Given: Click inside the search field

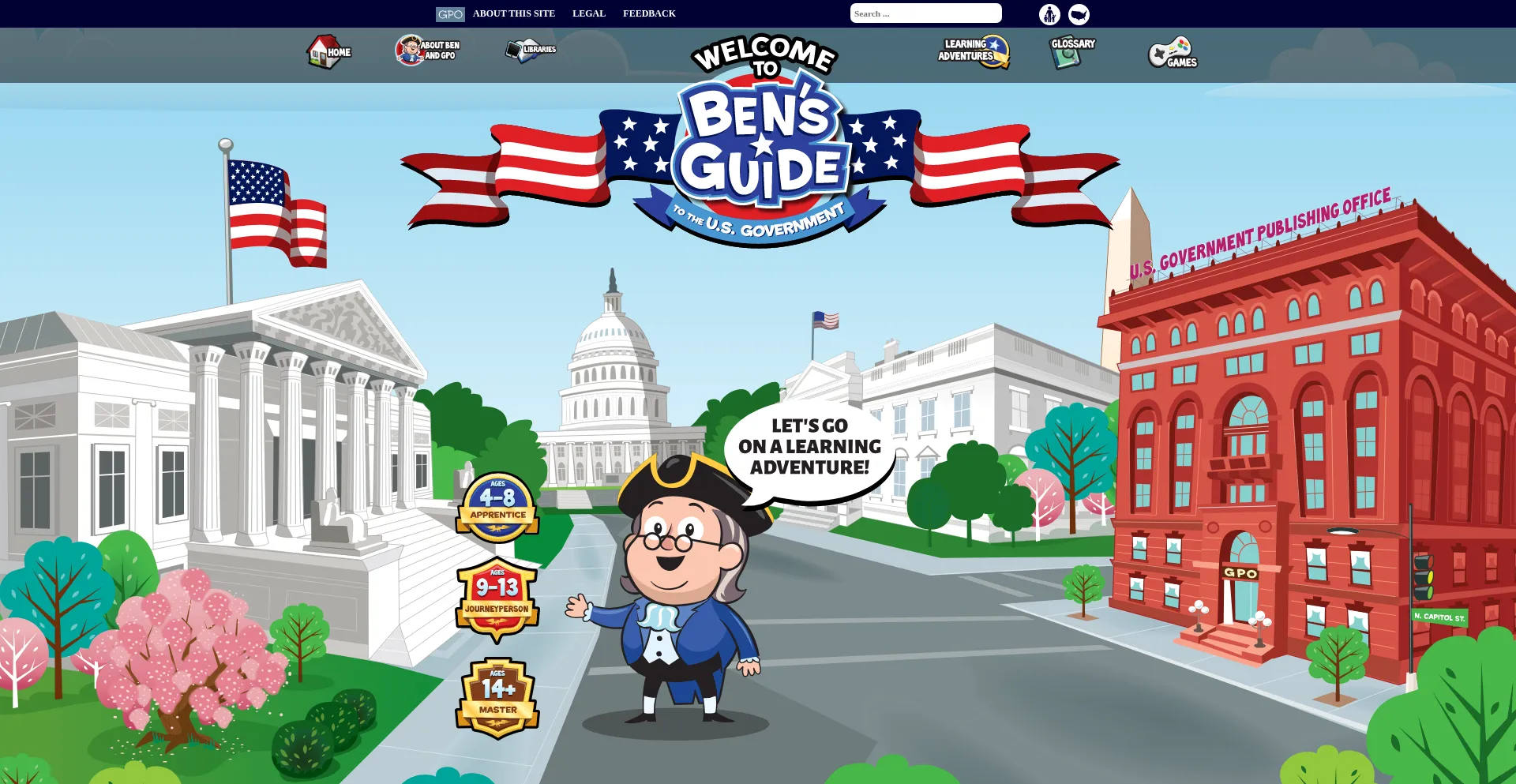Looking at the screenshot, I should click(x=925, y=13).
